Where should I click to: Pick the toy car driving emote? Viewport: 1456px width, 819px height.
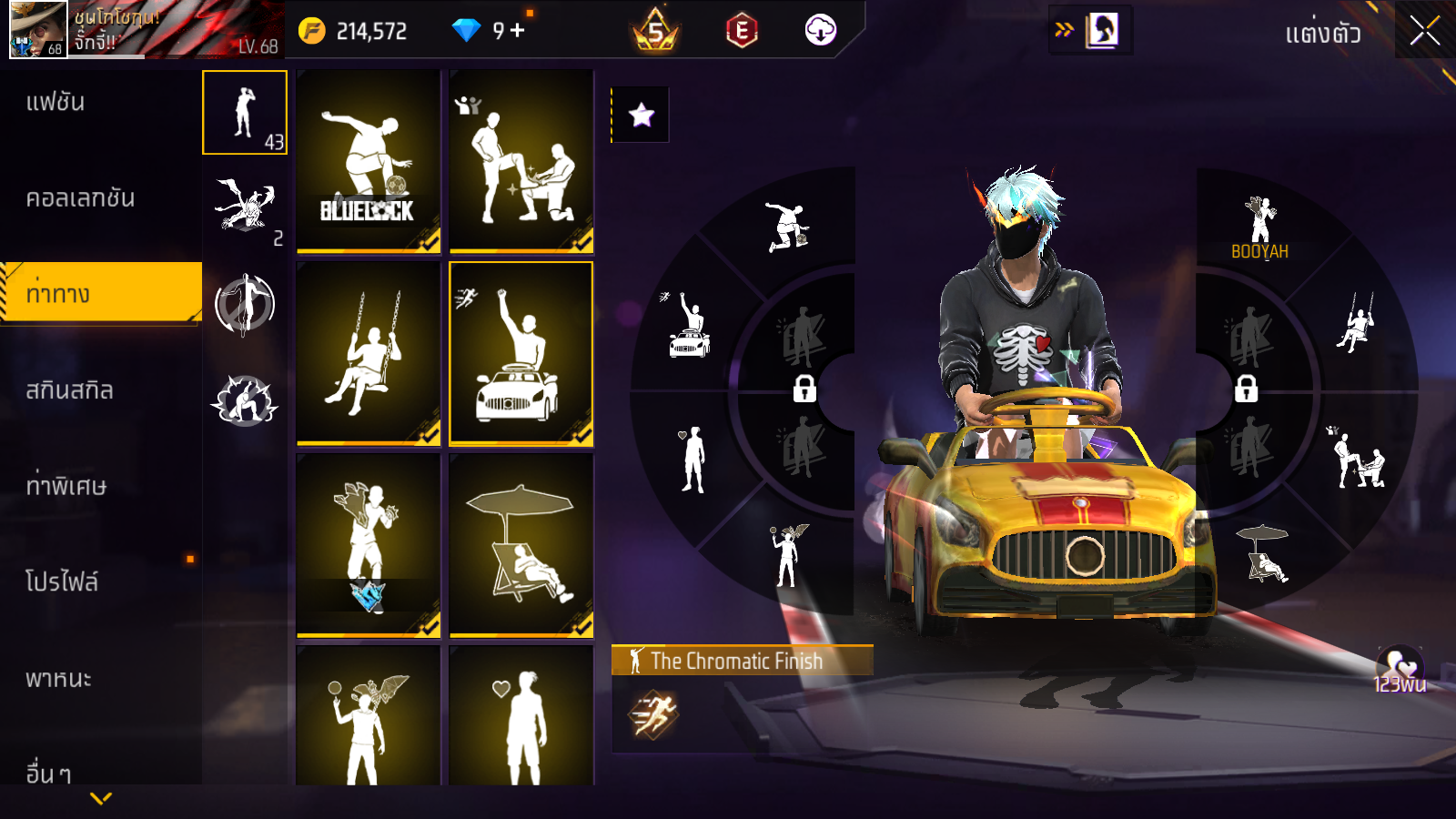[x=521, y=353]
